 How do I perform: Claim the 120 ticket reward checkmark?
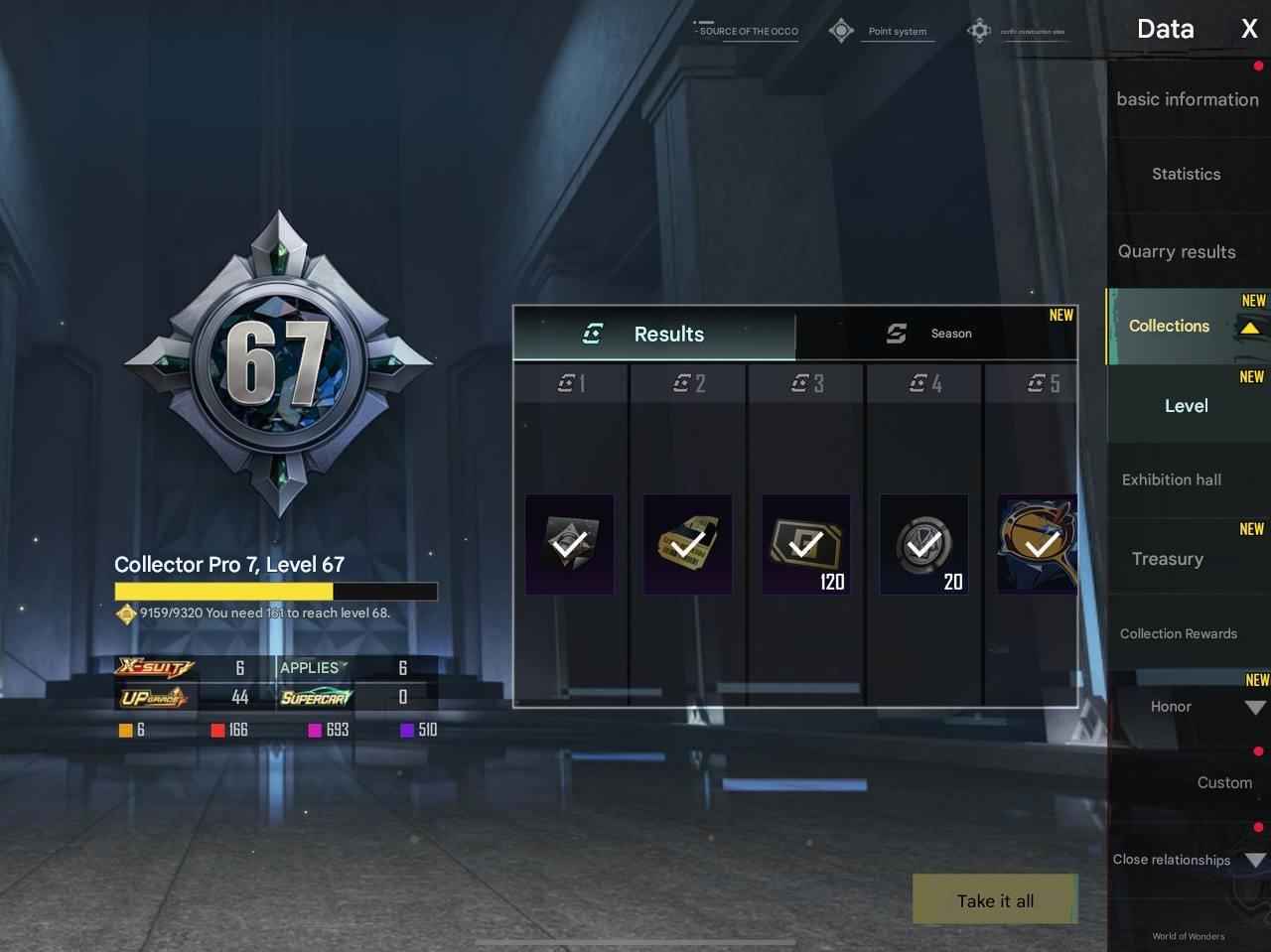(805, 543)
